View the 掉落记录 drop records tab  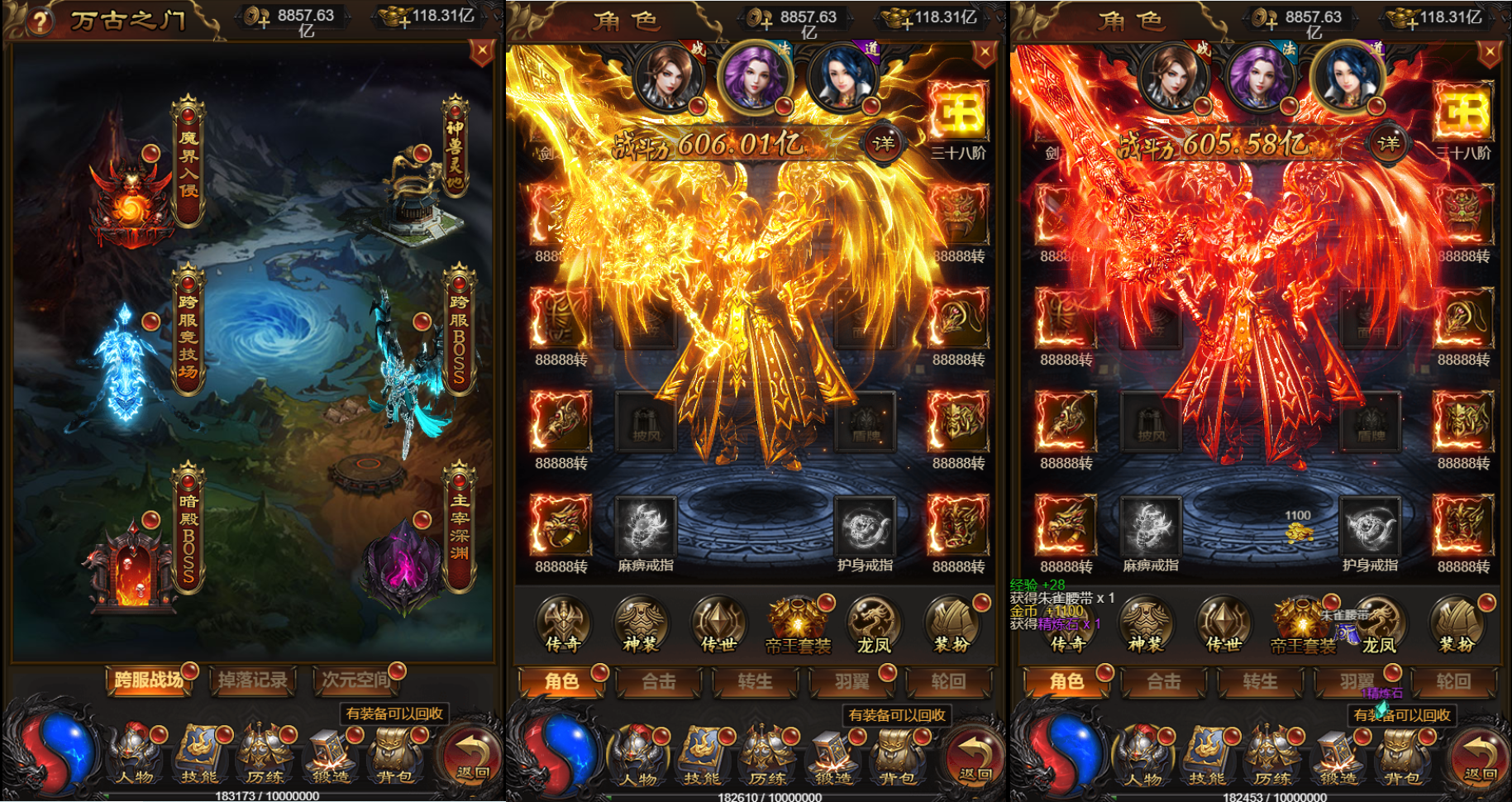pyautogui.click(x=252, y=680)
